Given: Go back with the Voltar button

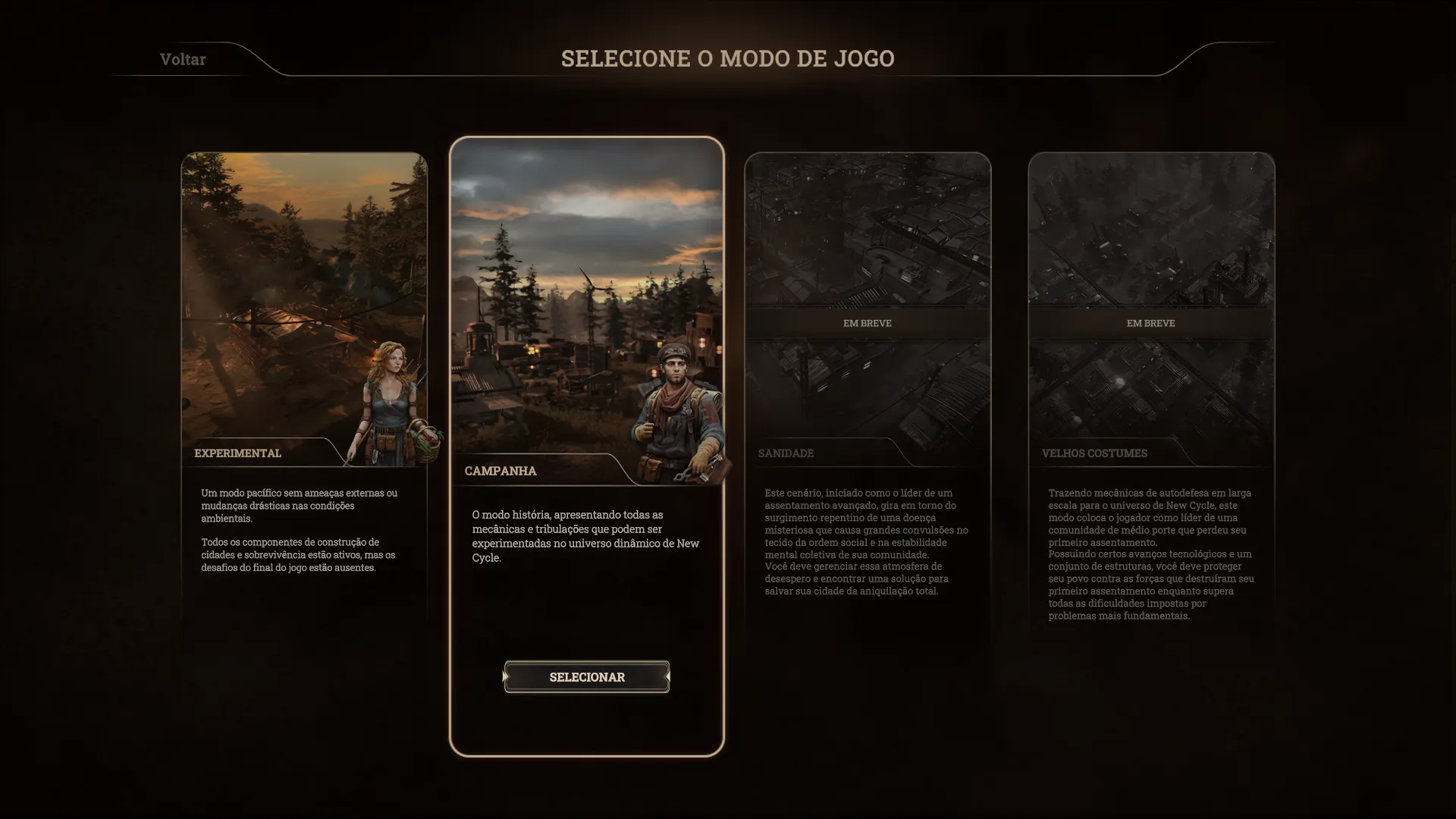Looking at the screenshot, I should click(x=183, y=59).
